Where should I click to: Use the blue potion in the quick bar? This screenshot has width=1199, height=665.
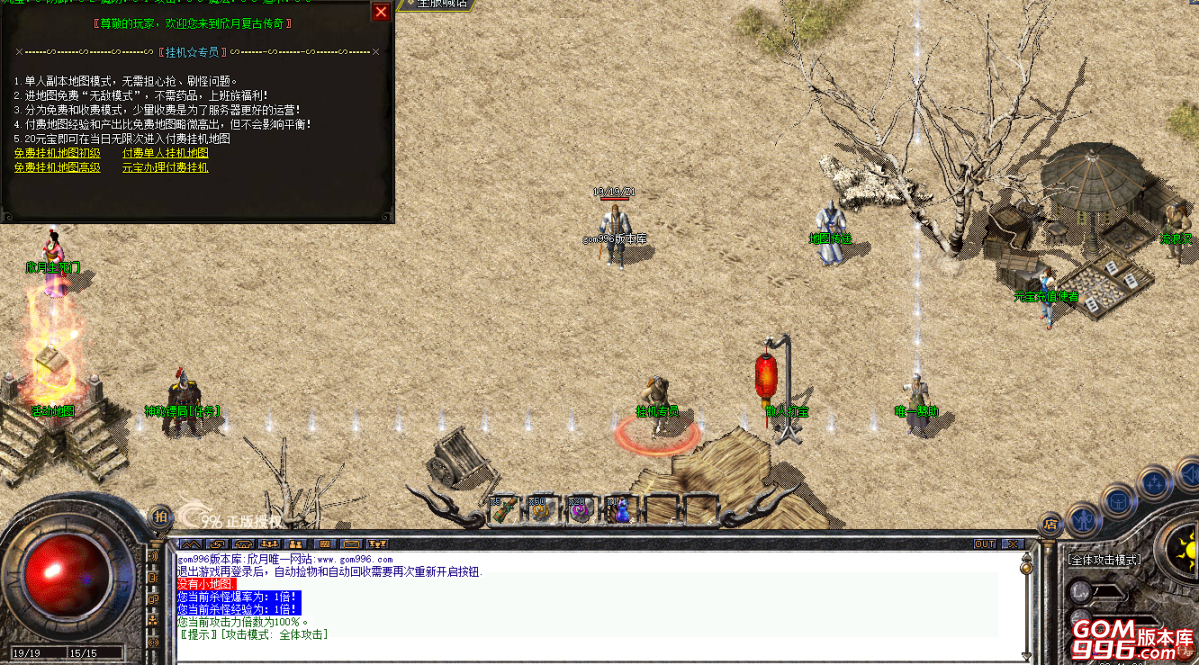click(620, 511)
